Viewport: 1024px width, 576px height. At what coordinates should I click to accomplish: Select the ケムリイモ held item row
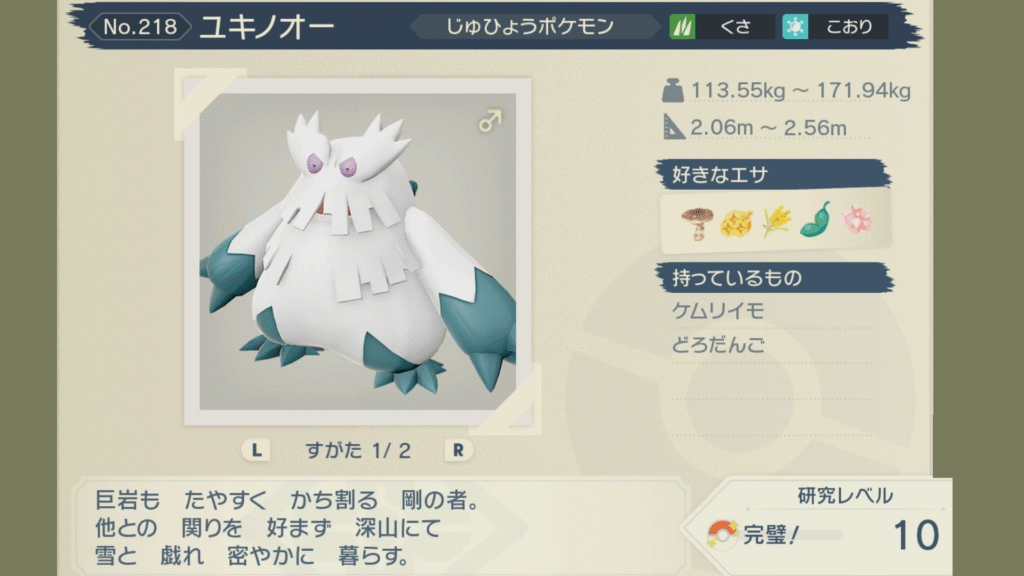click(x=719, y=312)
